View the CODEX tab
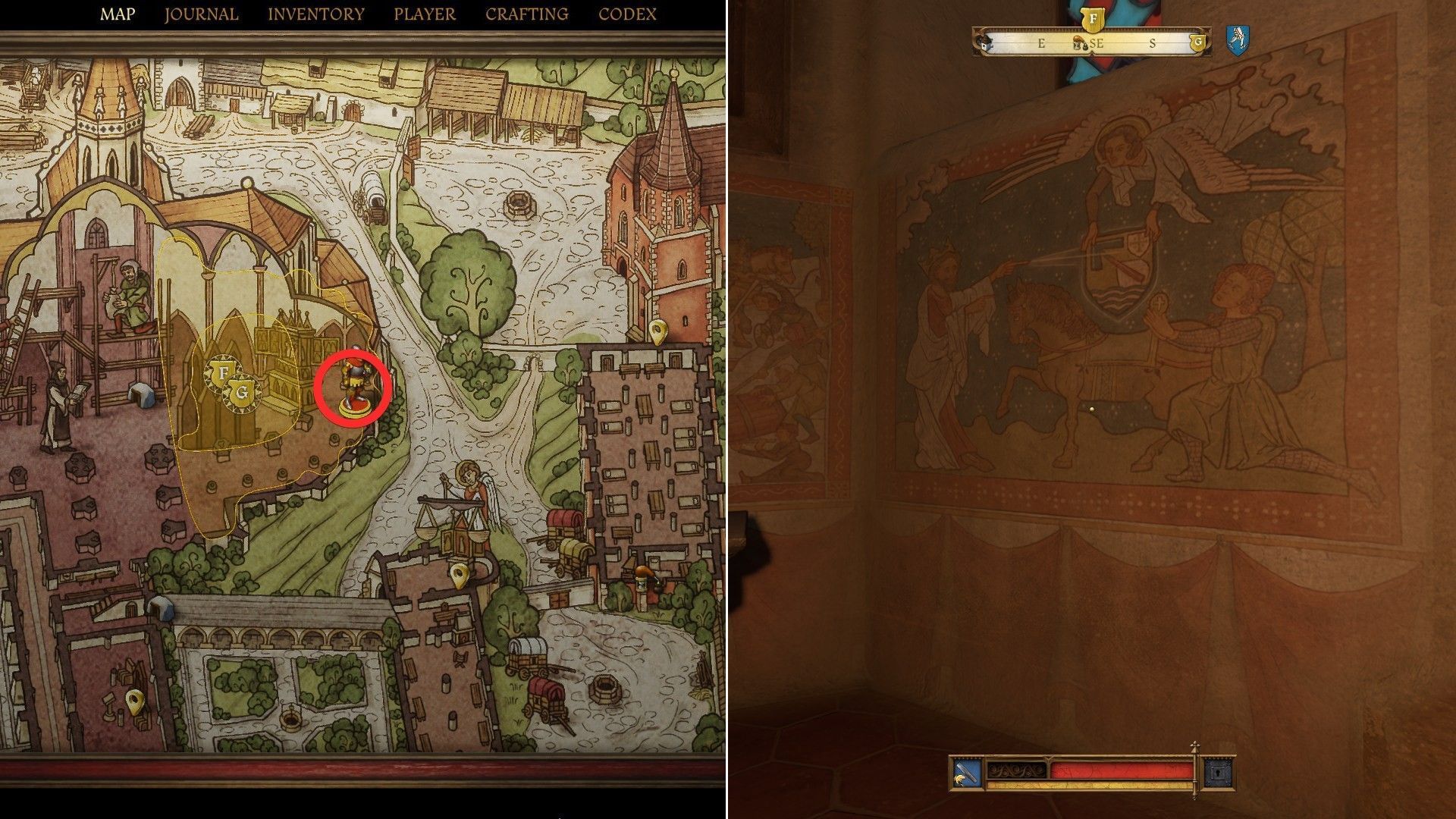The width and height of the screenshot is (1456, 819). point(628,13)
